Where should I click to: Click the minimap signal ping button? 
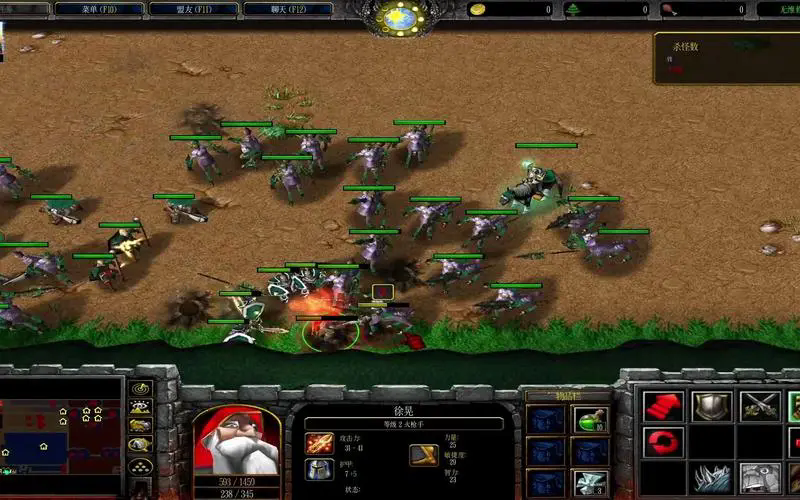(140, 389)
